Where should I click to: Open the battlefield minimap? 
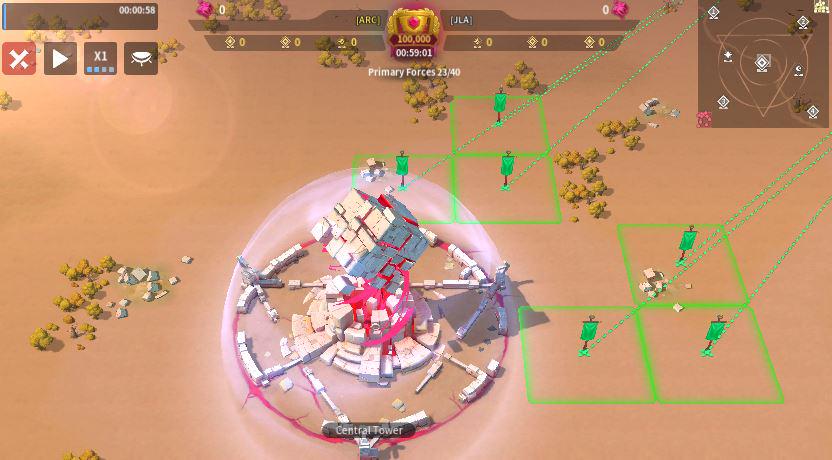point(765,64)
